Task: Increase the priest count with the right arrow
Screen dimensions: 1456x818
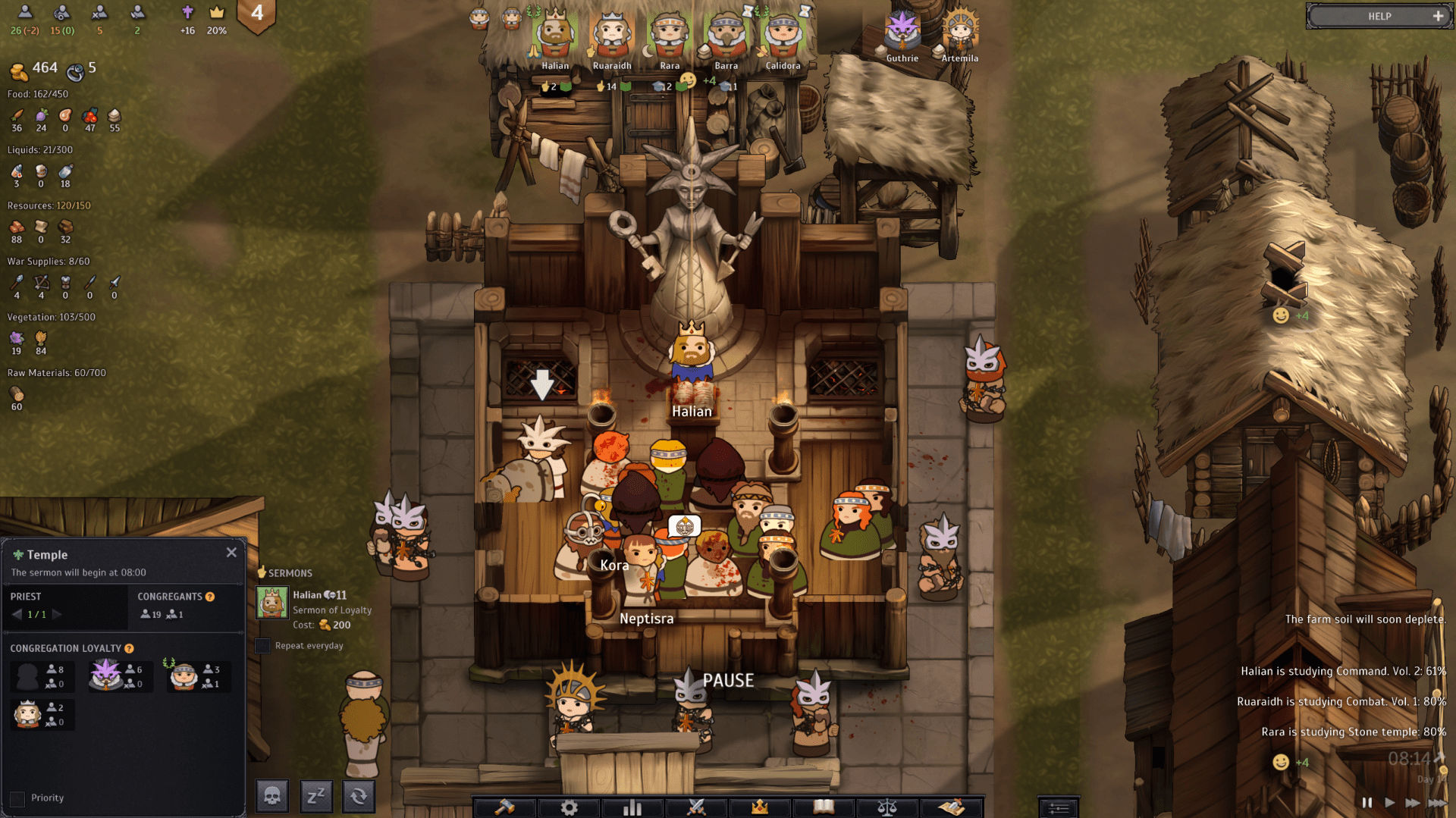Action: point(57,615)
